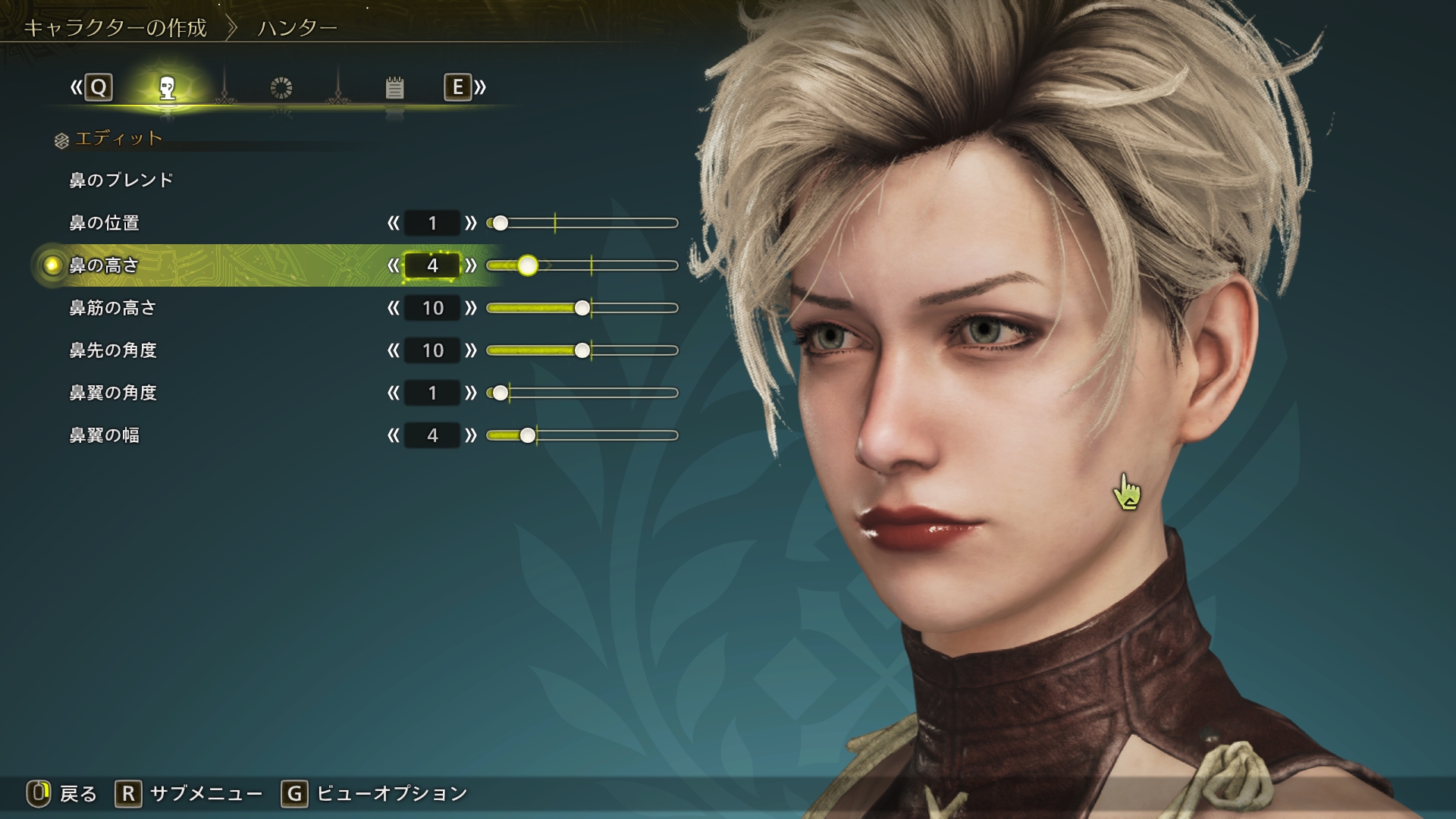Viewport: 1456px width, 819px height.
Task: Switch to the face head tab
Action: (x=168, y=88)
